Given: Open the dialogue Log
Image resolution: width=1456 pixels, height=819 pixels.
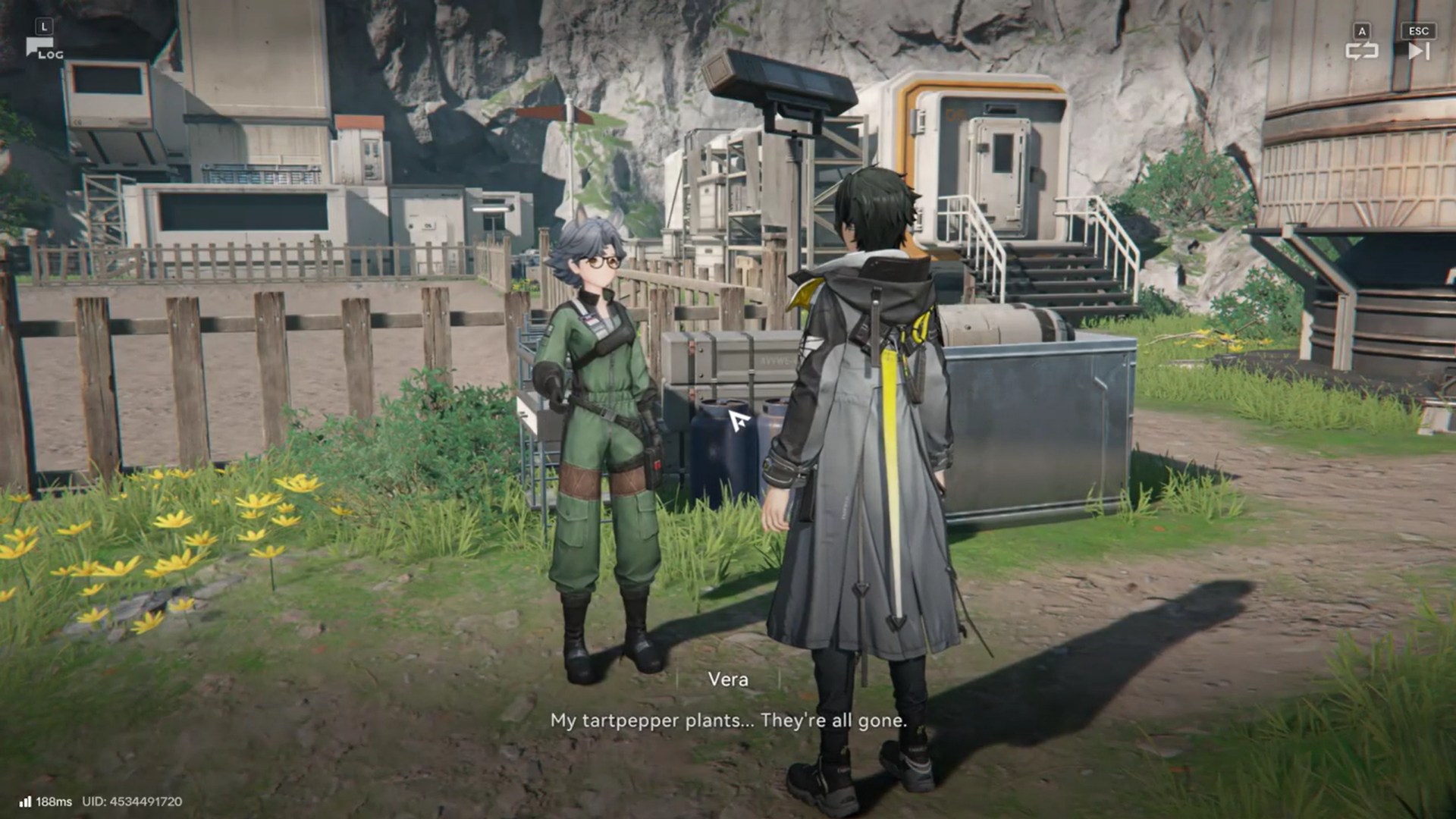Looking at the screenshot, I should (42, 49).
